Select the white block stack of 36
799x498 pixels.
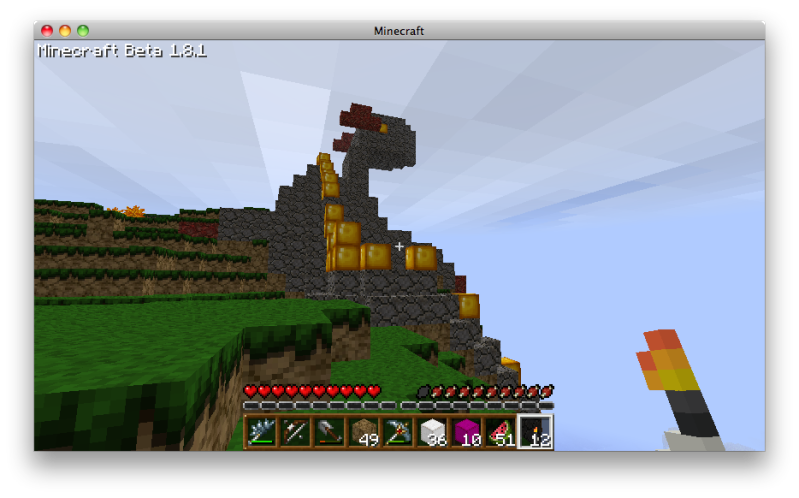coord(432,432)
